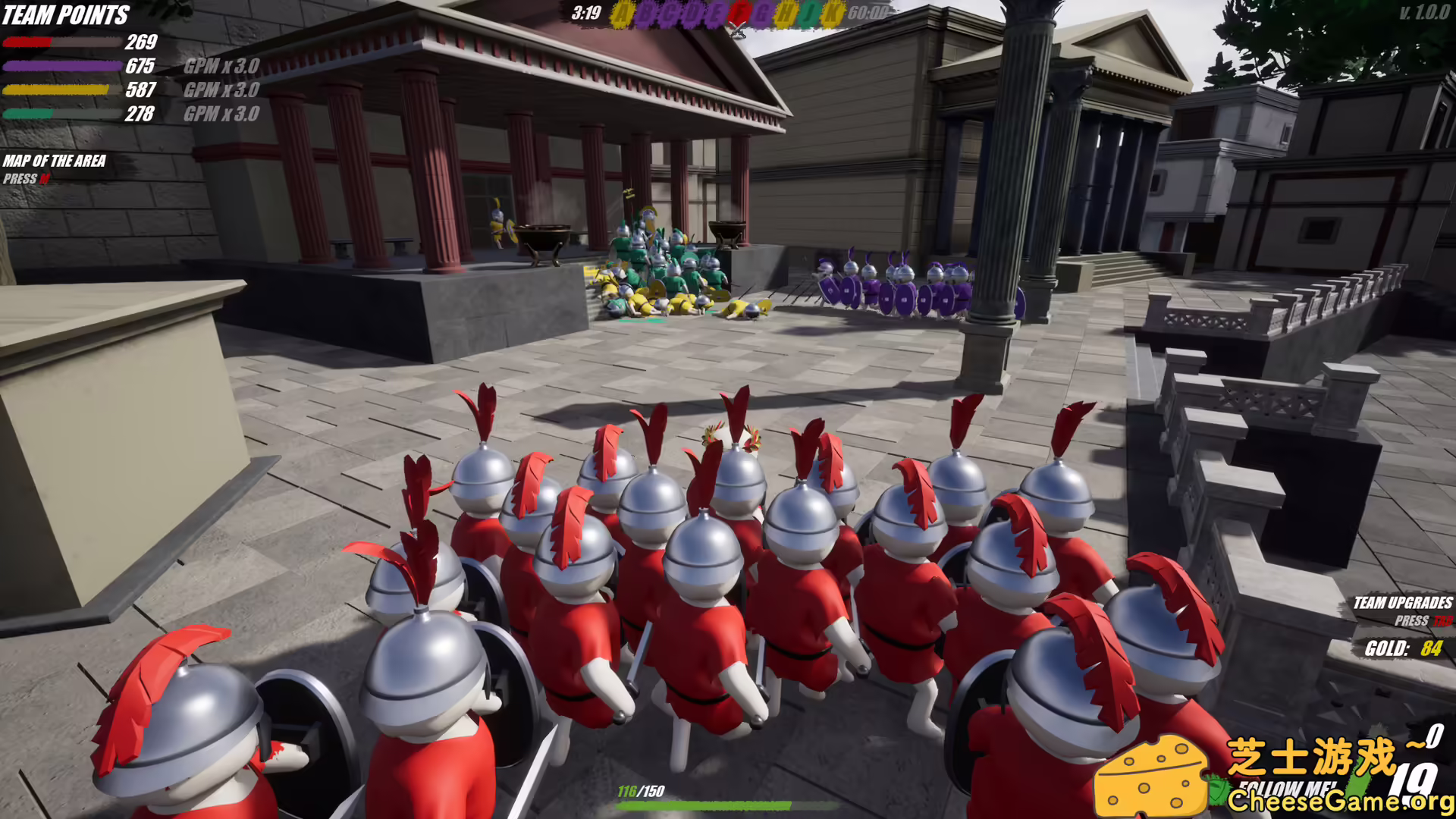Click capture point B icon
Screen dimensions: 1456x819
coord(646,12)
